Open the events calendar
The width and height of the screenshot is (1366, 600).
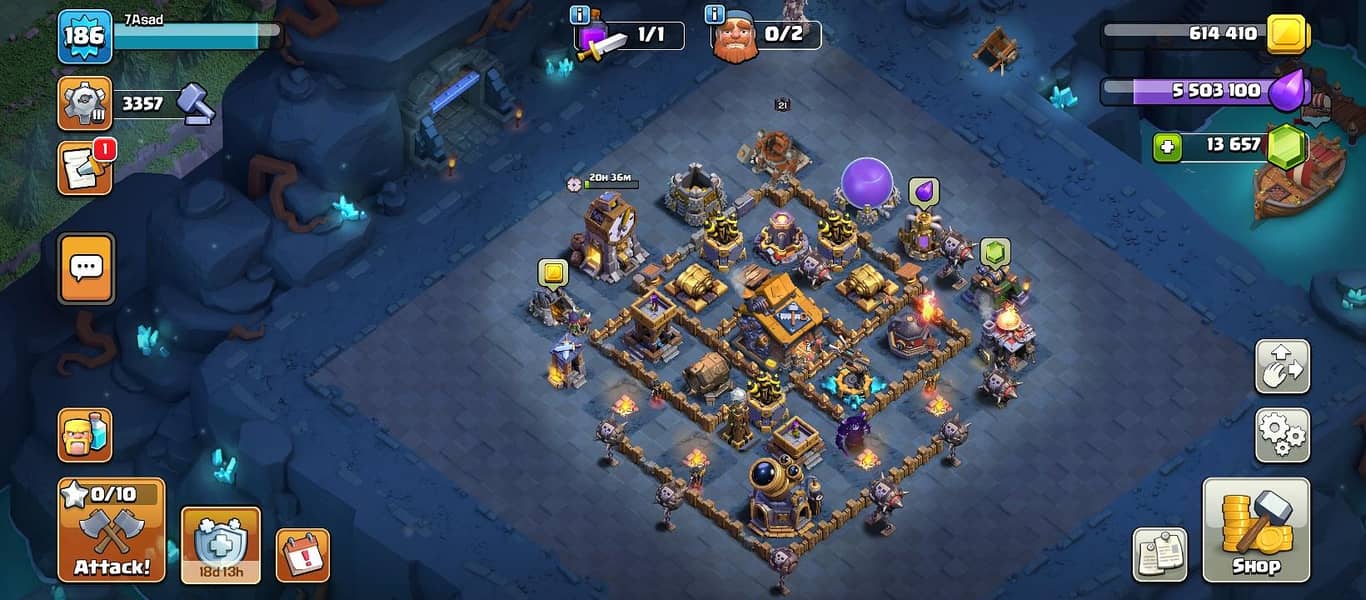tap(302, 555)
